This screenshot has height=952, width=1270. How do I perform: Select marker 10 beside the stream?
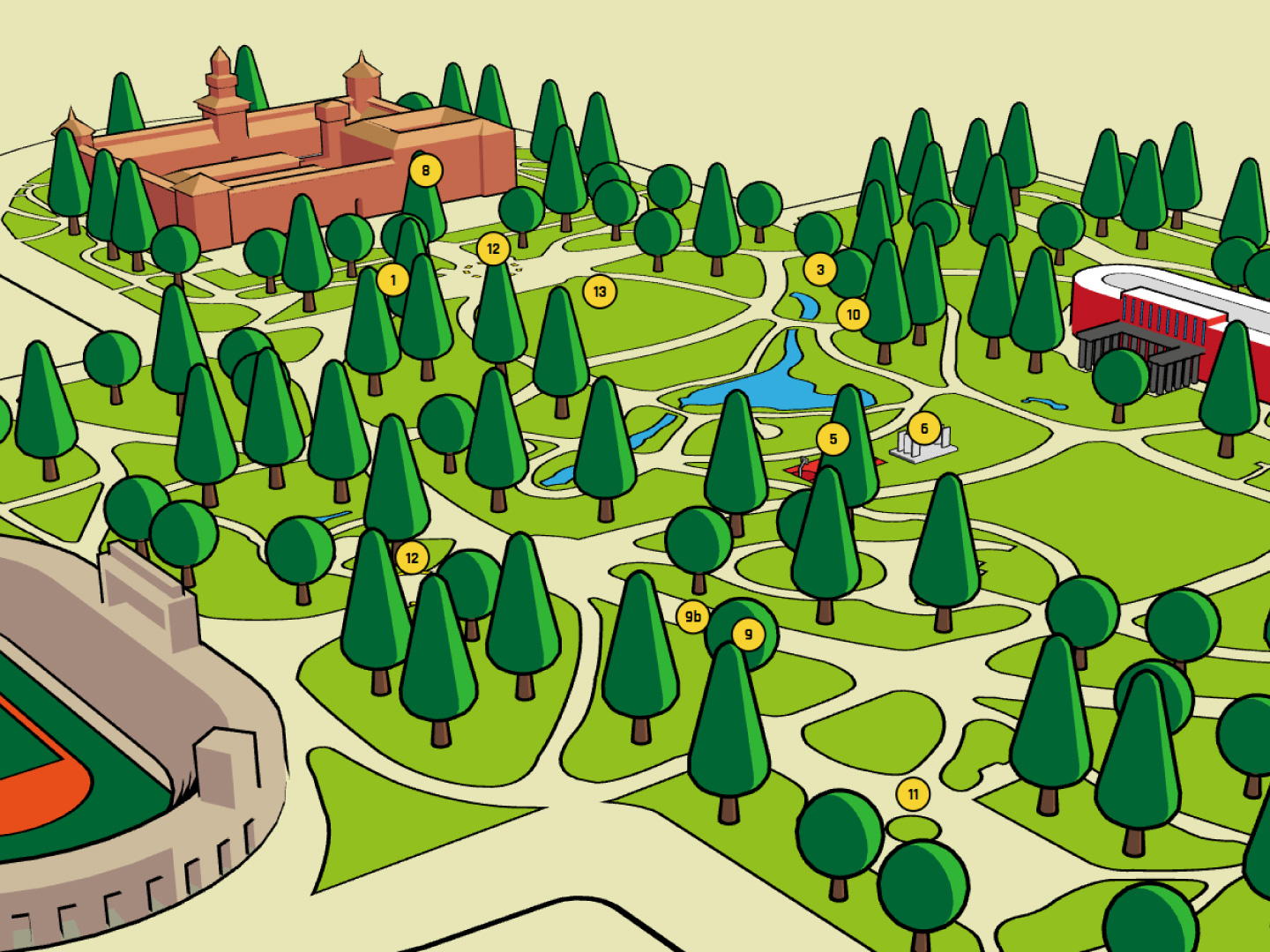(853, 315)
